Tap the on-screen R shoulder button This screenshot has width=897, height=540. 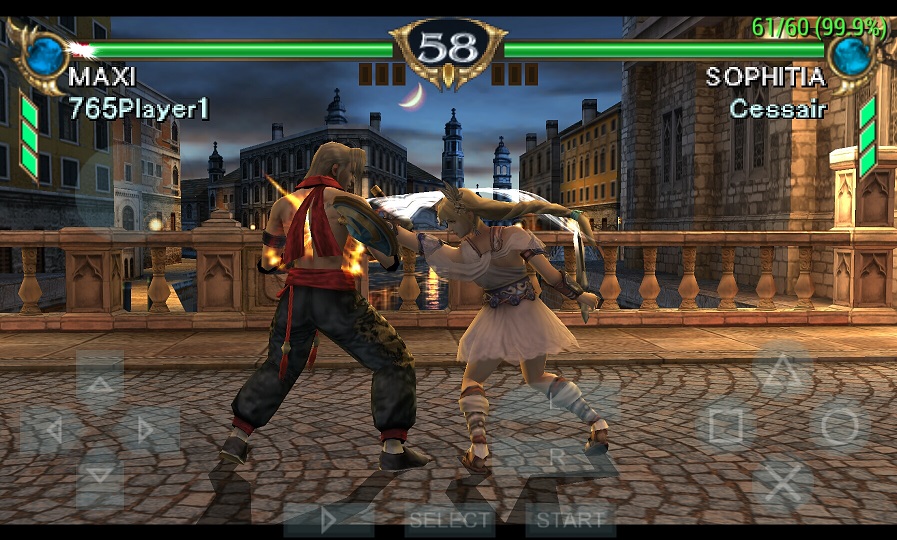(557, 457)
